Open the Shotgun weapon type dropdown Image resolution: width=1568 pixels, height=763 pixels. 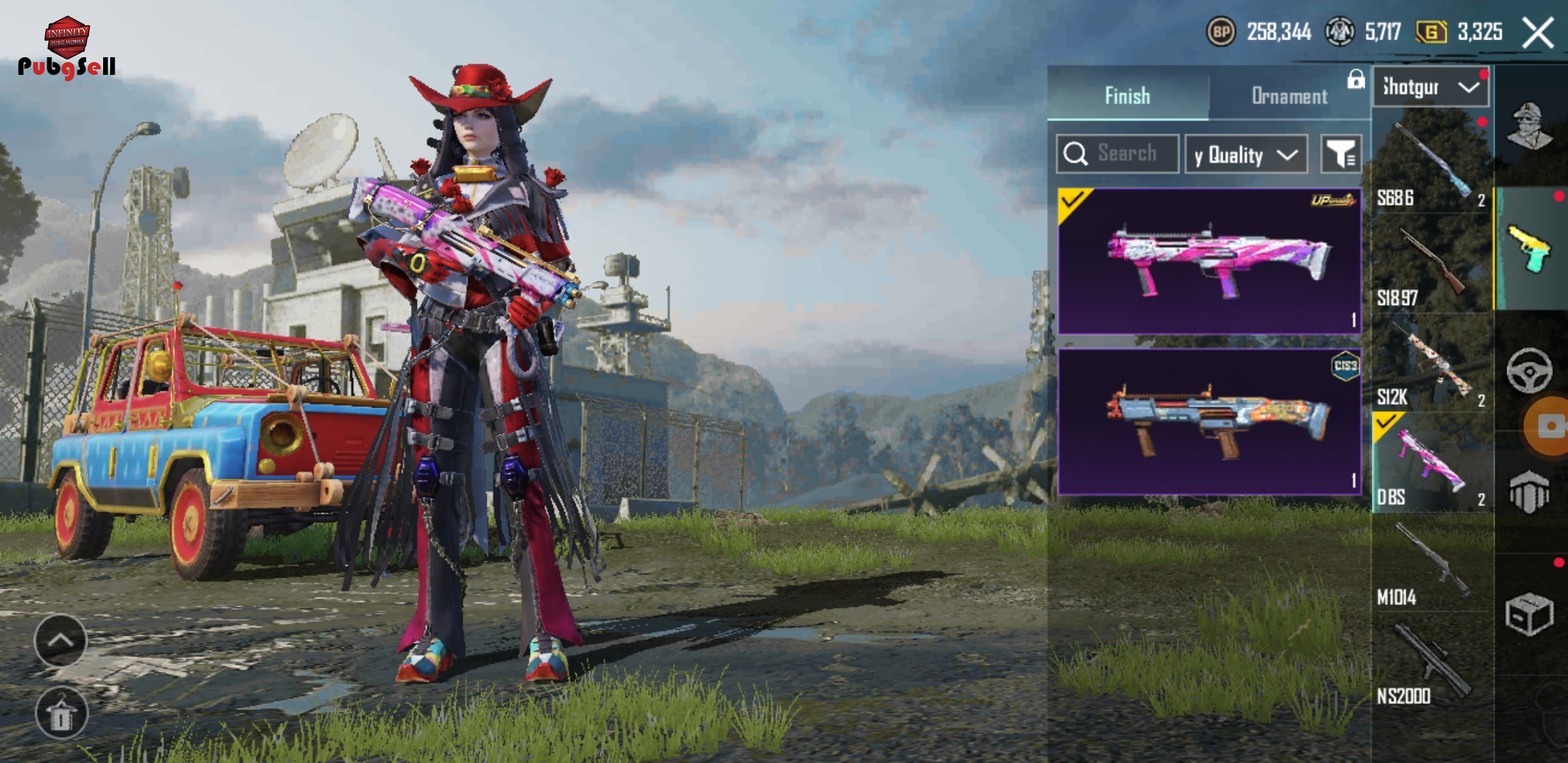tap(1430, 87)
